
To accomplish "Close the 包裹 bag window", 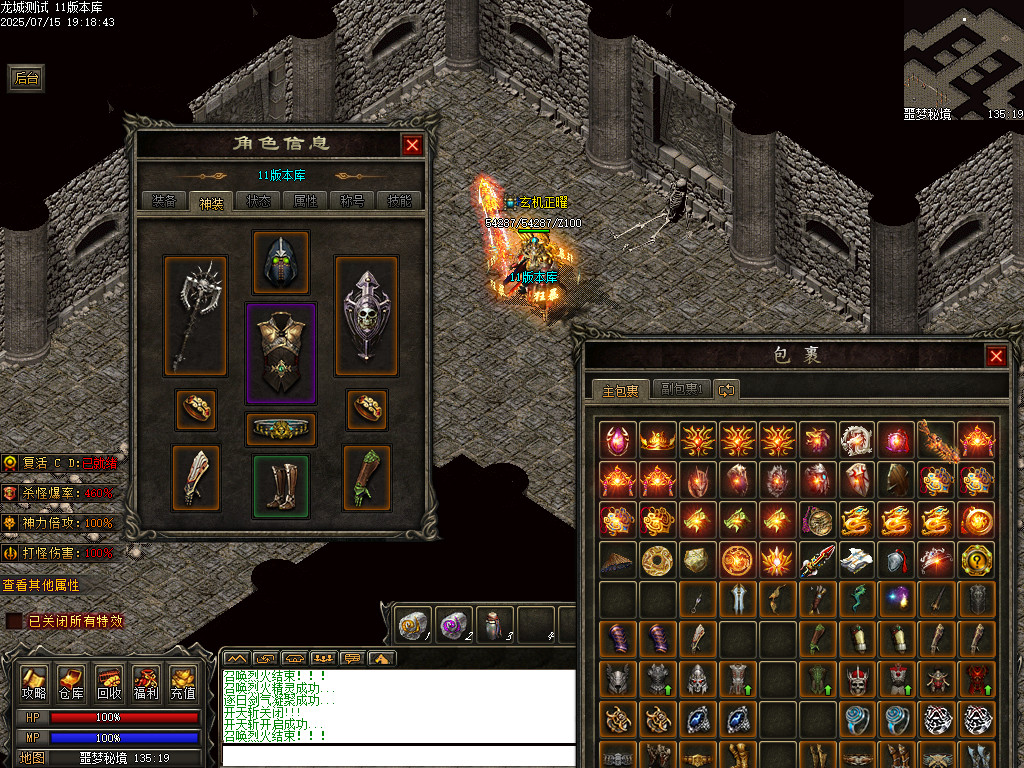I will click(x=996, y=356).
